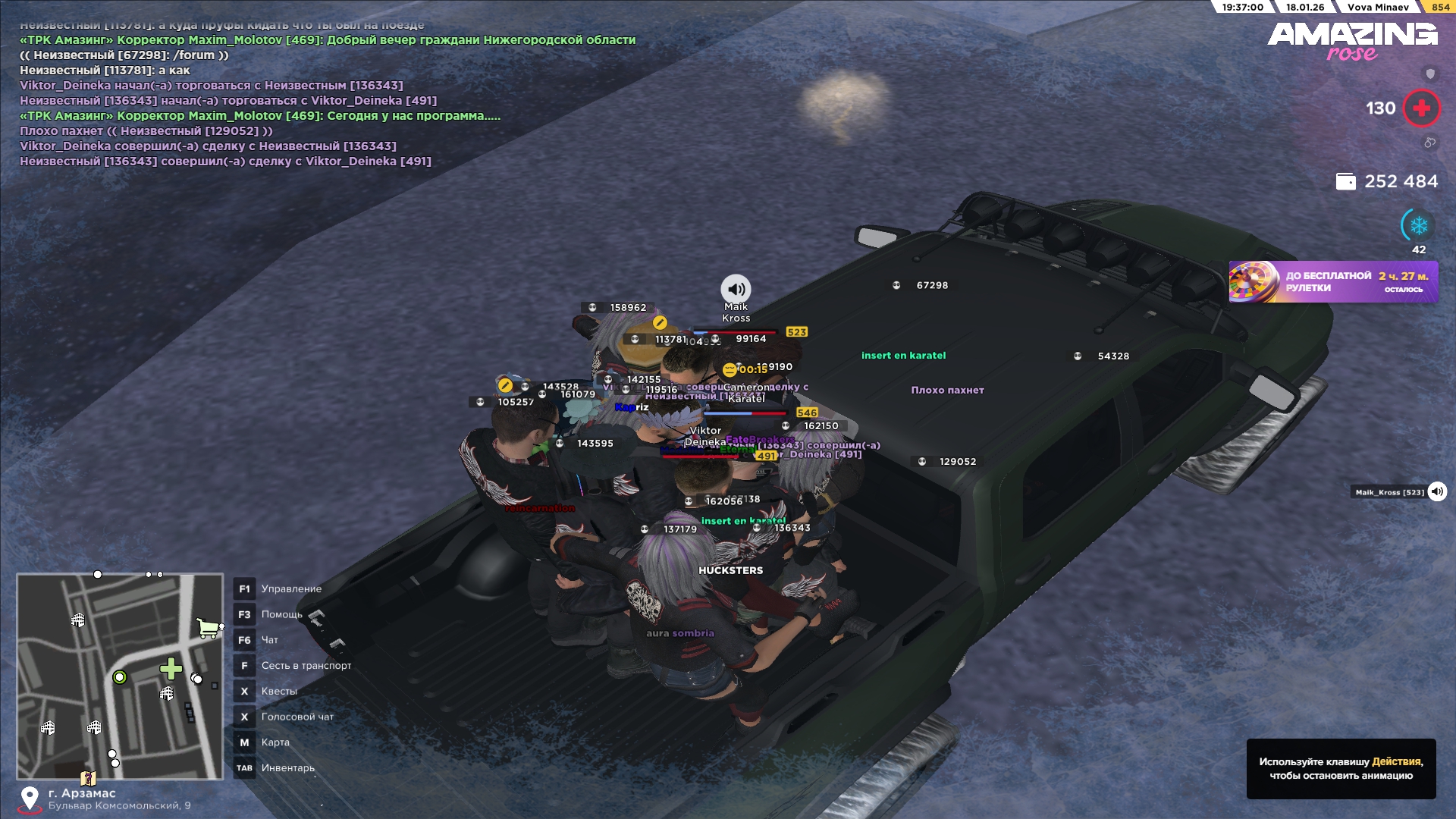Click the wallet money icon
1456x819 pixels.
pyautogui.click(x=1345, y=182)
